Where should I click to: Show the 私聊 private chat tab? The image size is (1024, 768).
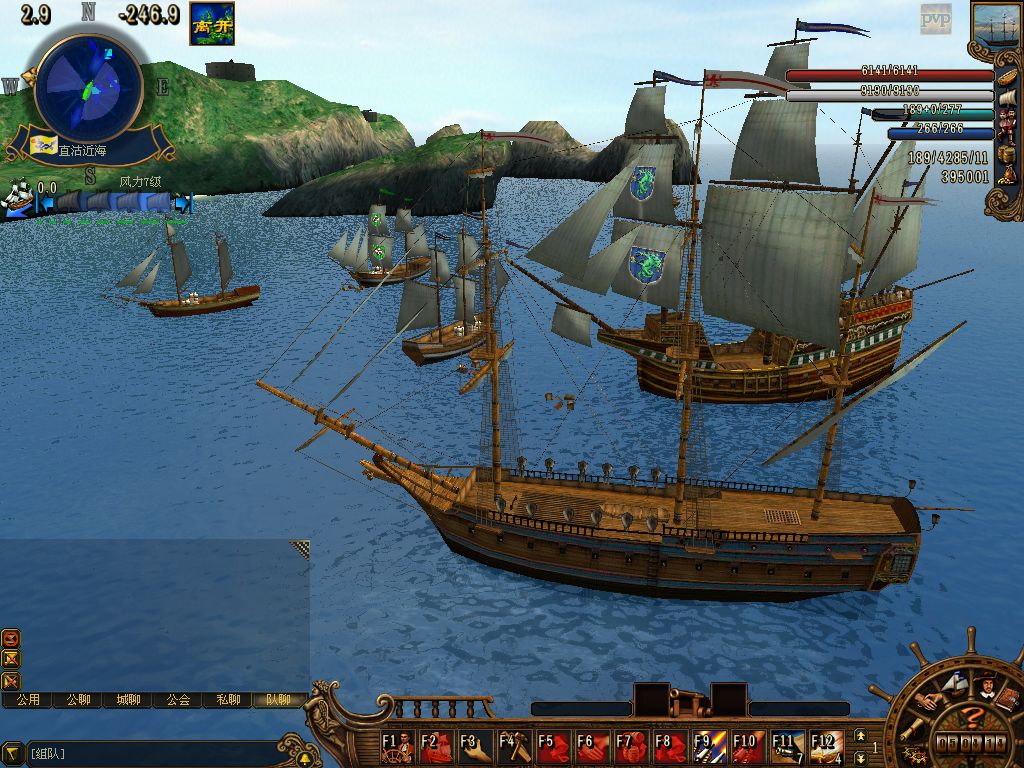pyautogui.click(x=228, y=700)
